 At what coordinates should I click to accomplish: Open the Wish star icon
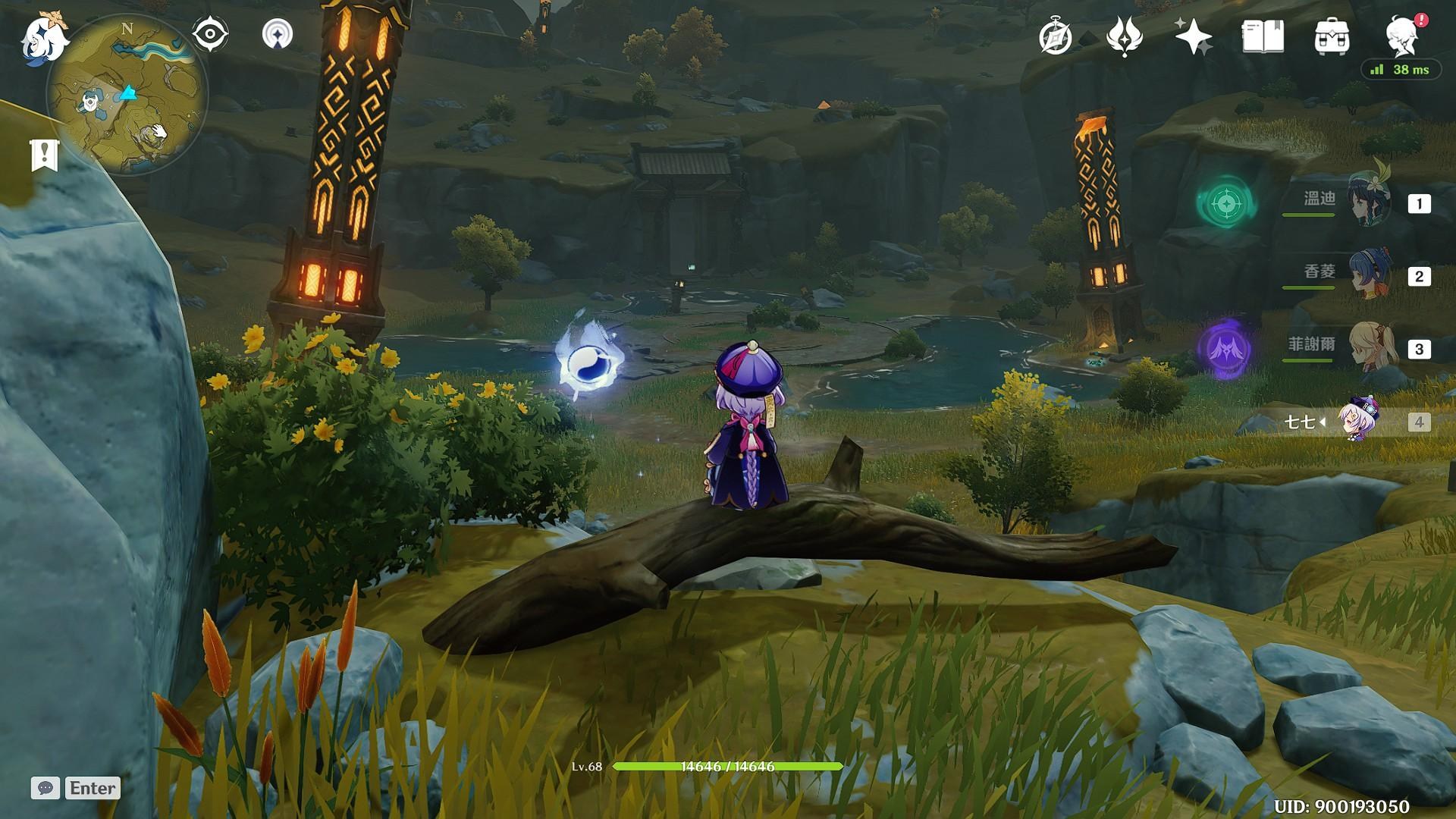point(1193,36)
